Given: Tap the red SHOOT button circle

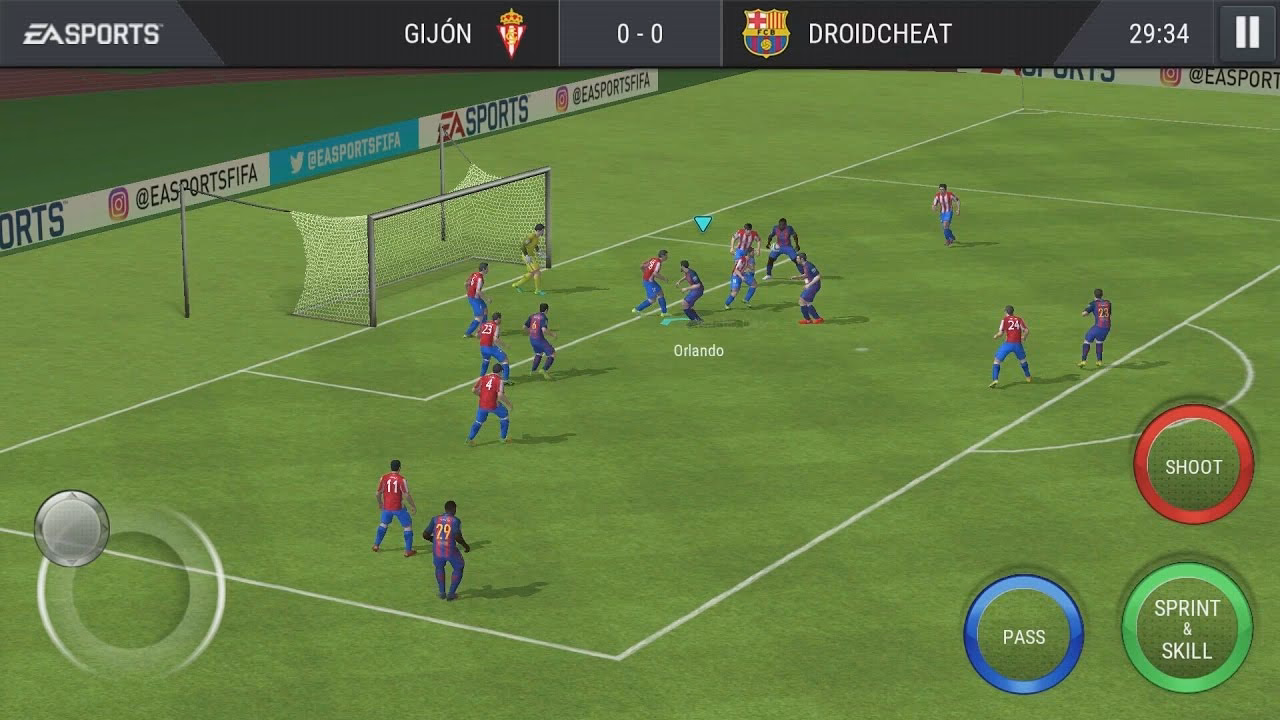Looking at the screenshot, I should click(1192, 466).
